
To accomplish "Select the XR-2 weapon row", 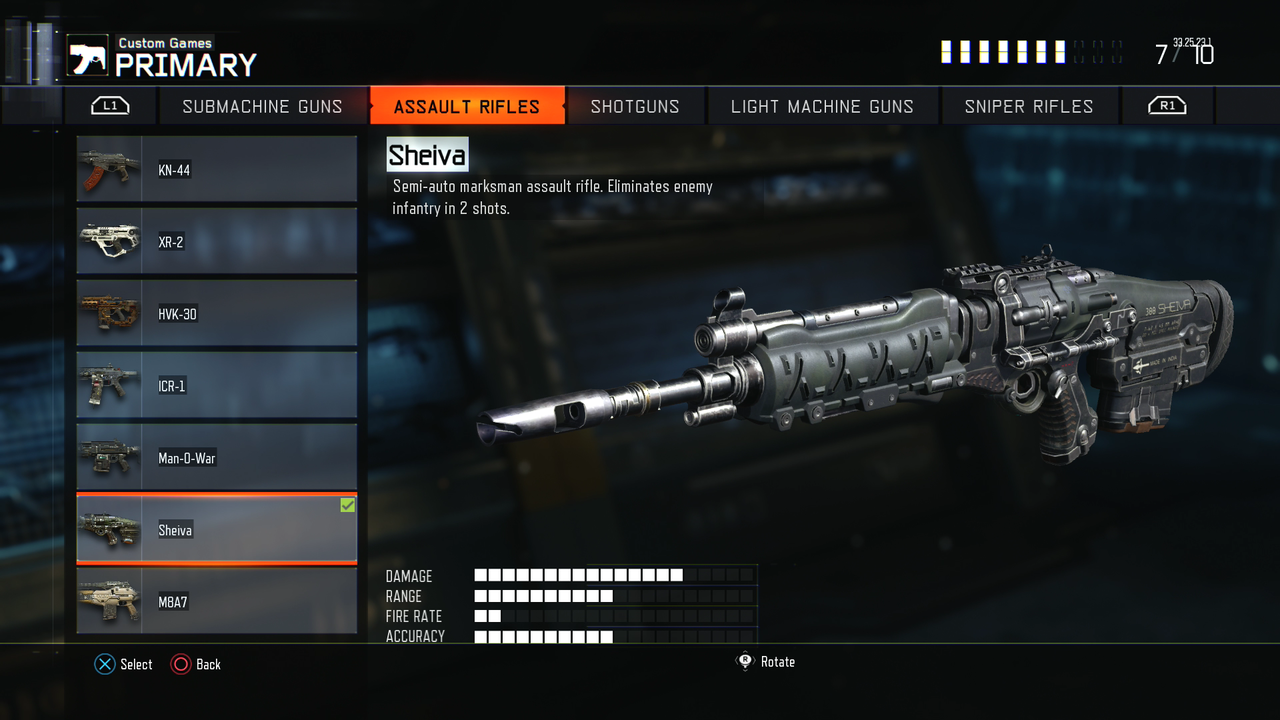I will pos(217,242).
